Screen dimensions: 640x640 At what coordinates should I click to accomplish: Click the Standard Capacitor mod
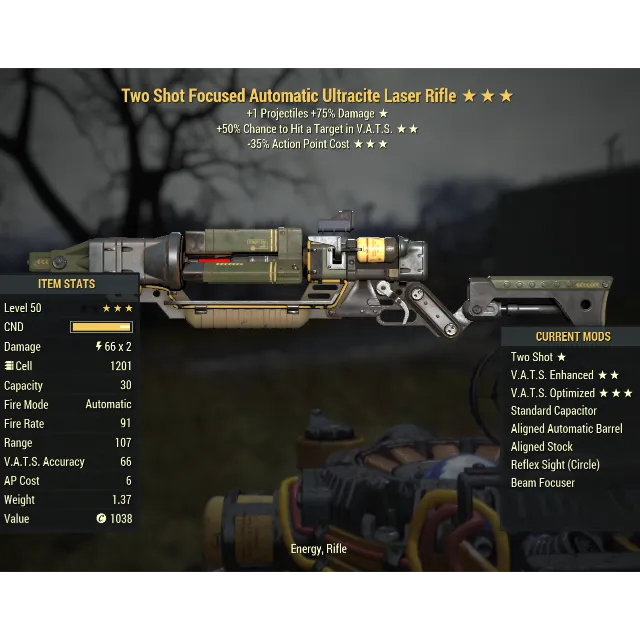[553, 411]
